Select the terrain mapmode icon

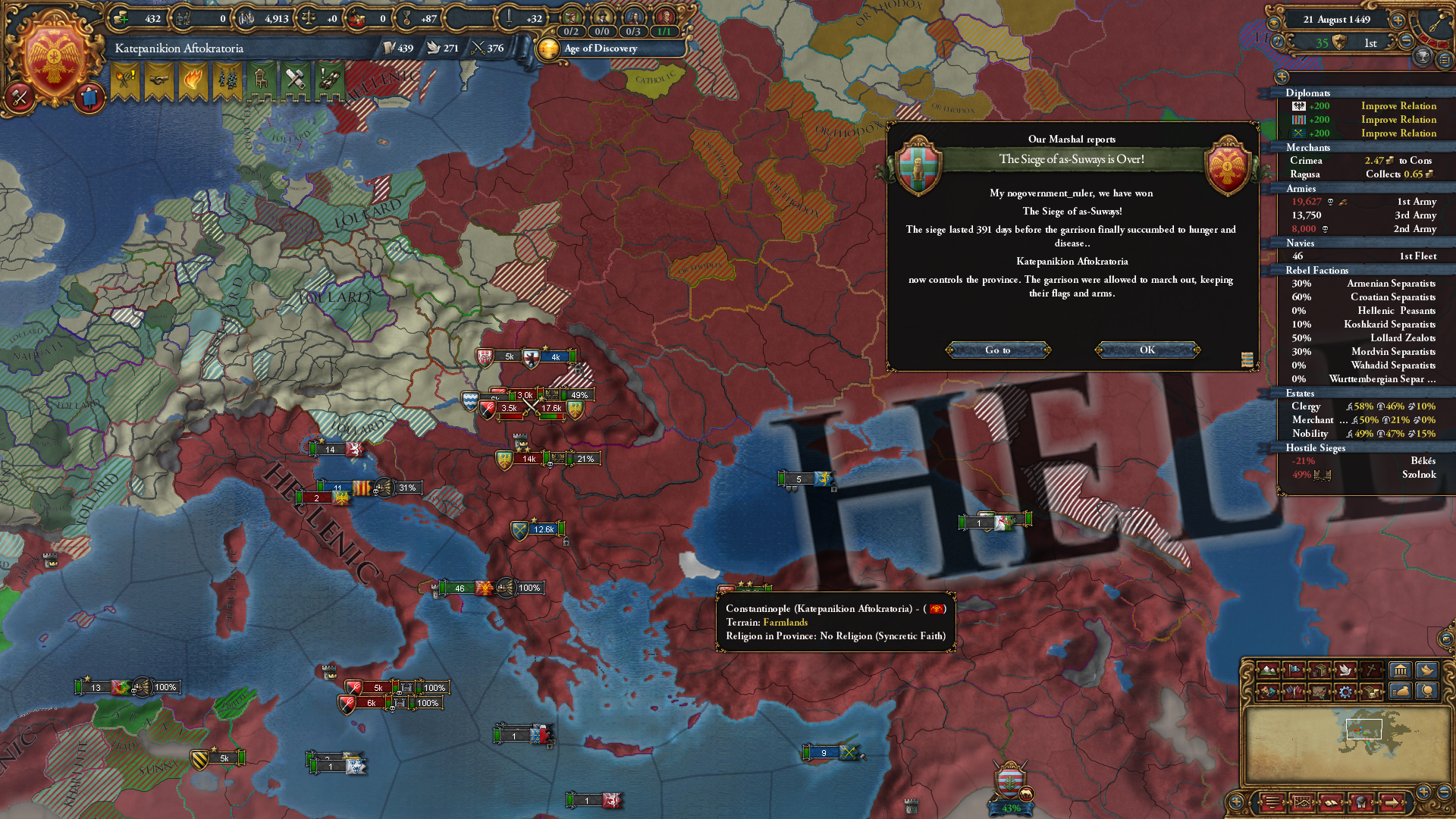1268,671
